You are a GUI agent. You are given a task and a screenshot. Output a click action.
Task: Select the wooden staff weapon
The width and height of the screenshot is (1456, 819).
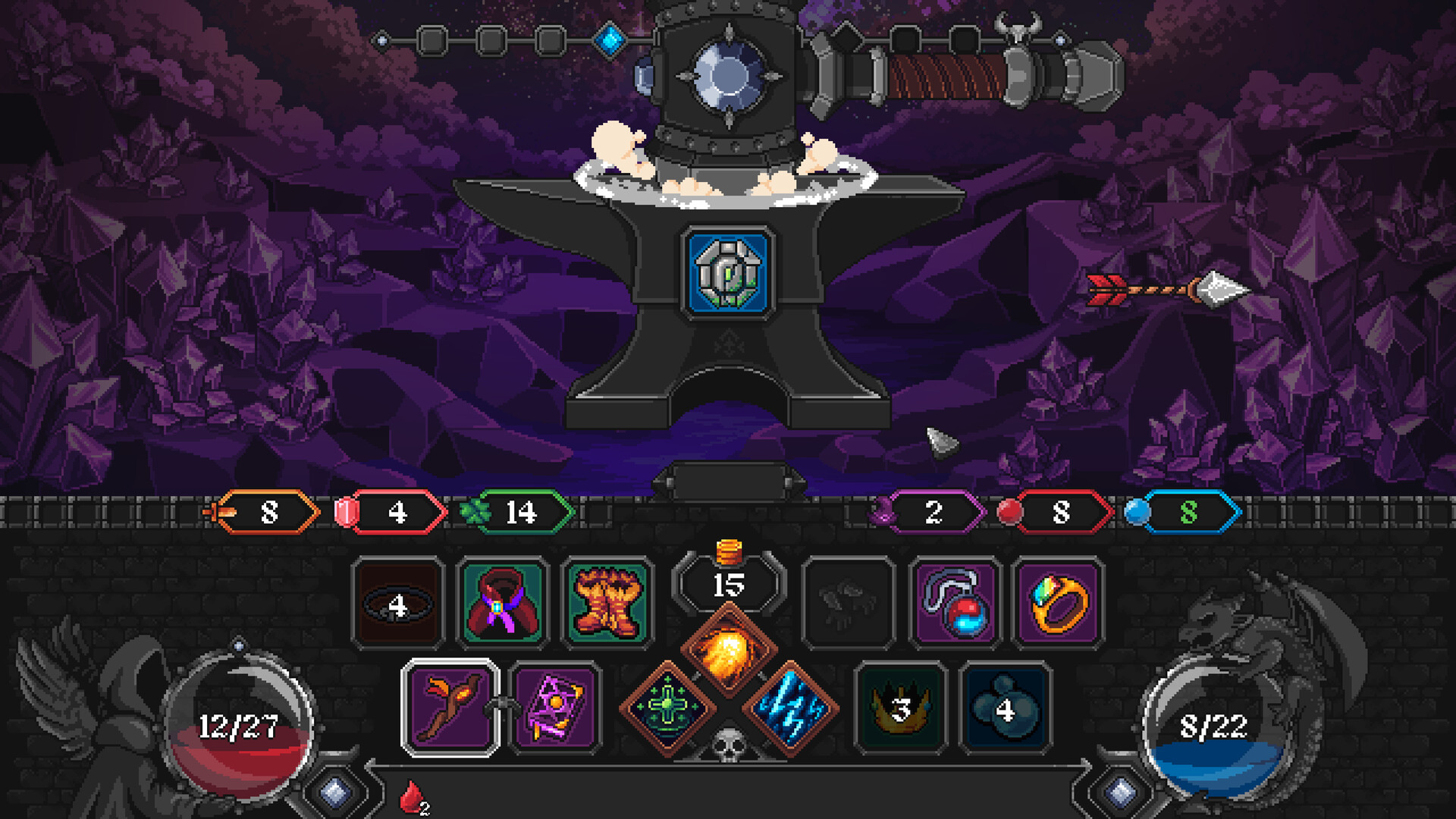[x=449, y=711]
